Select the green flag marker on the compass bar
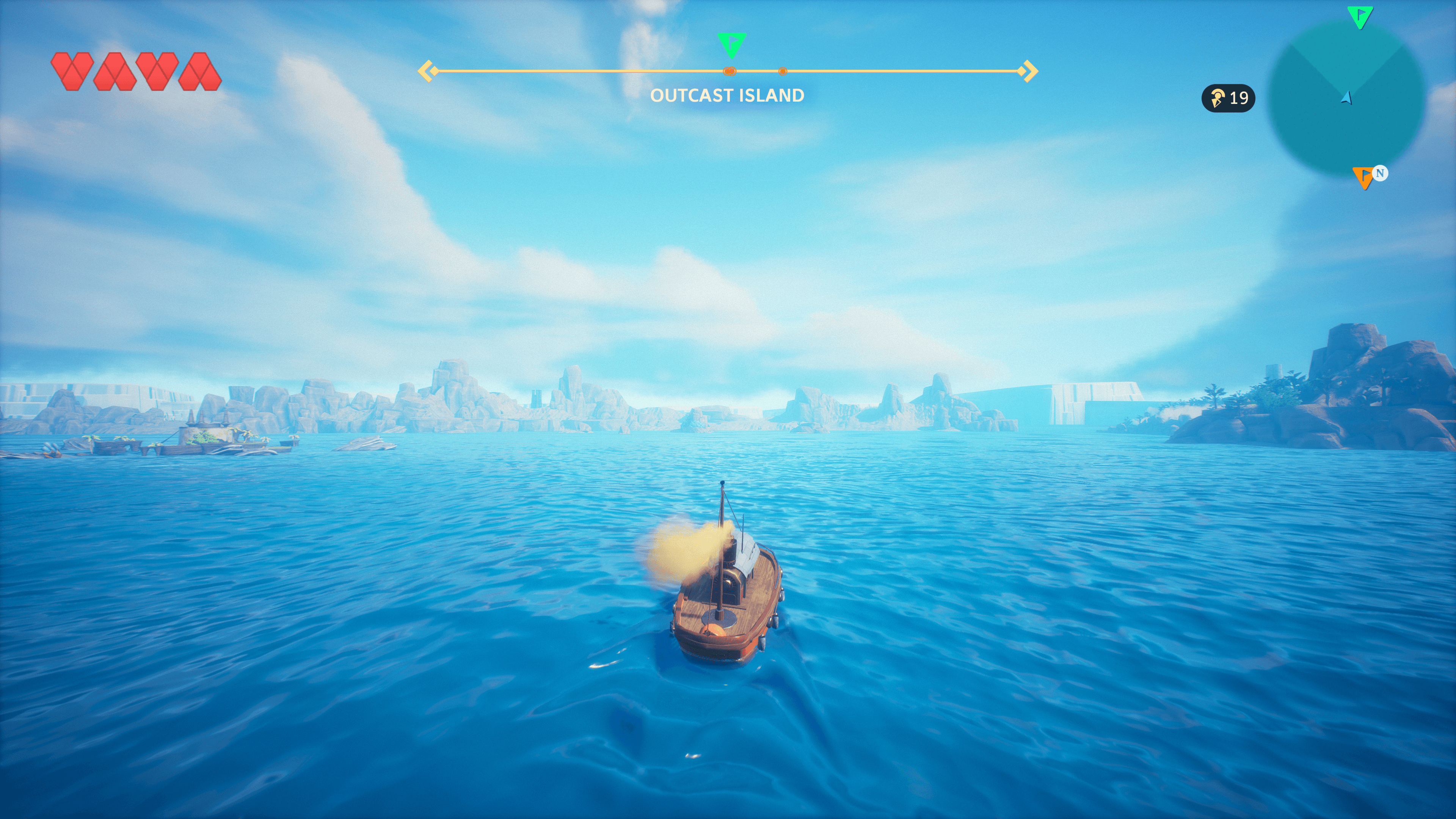 point(731,44)
